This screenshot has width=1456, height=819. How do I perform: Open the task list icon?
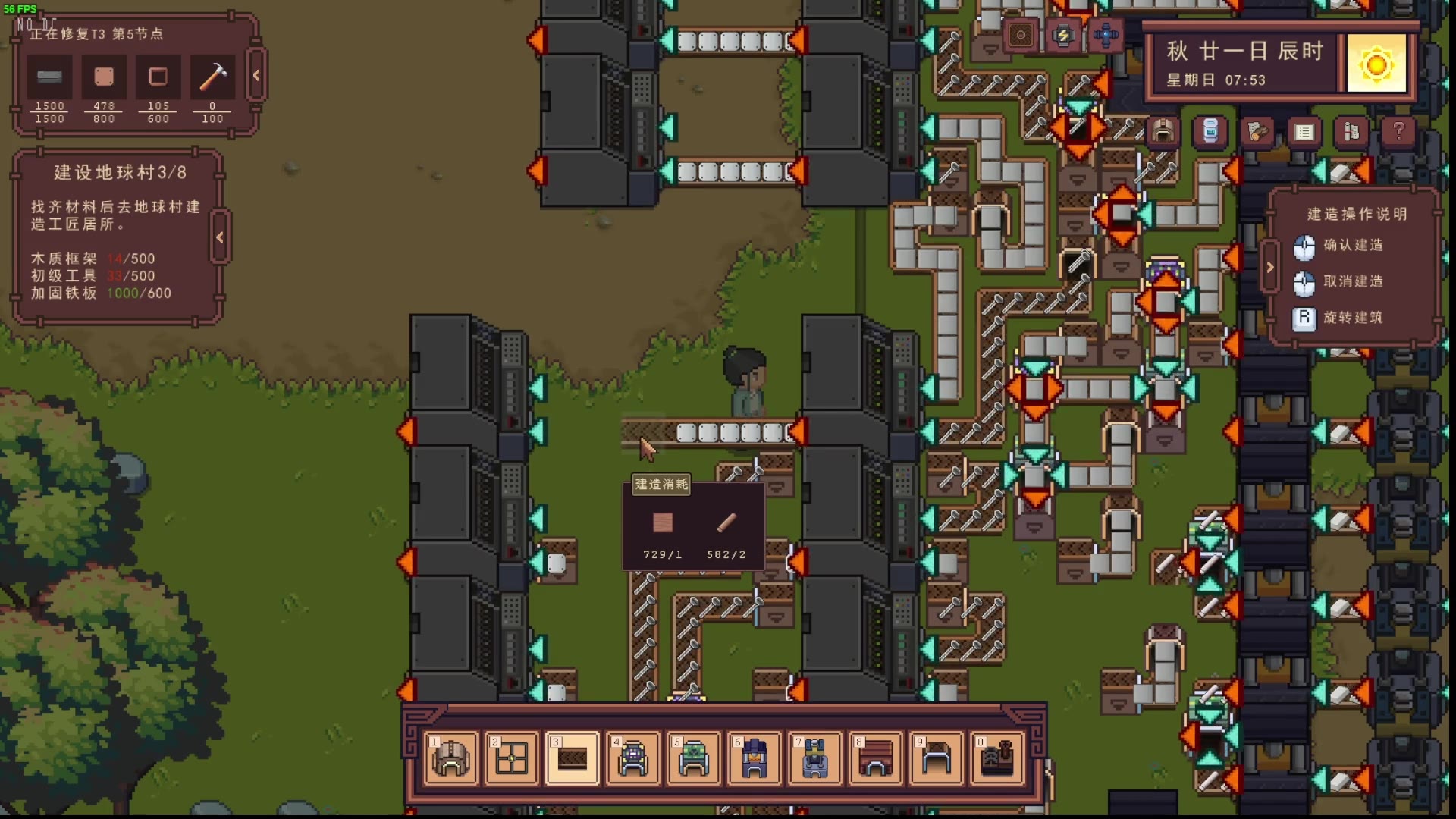coord(1304,132)
